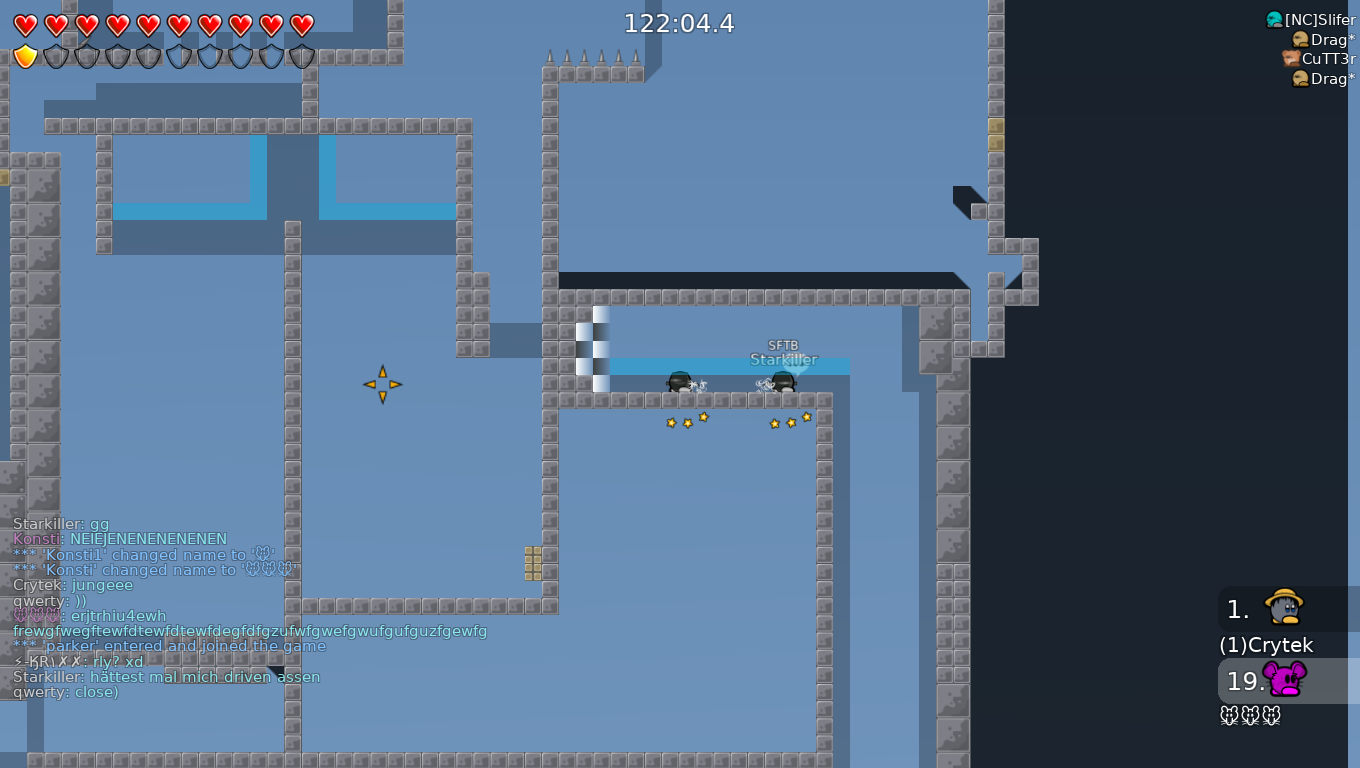Click the Starkiller name tag above the tee
1360x768 pixels.
click(784, 359)
